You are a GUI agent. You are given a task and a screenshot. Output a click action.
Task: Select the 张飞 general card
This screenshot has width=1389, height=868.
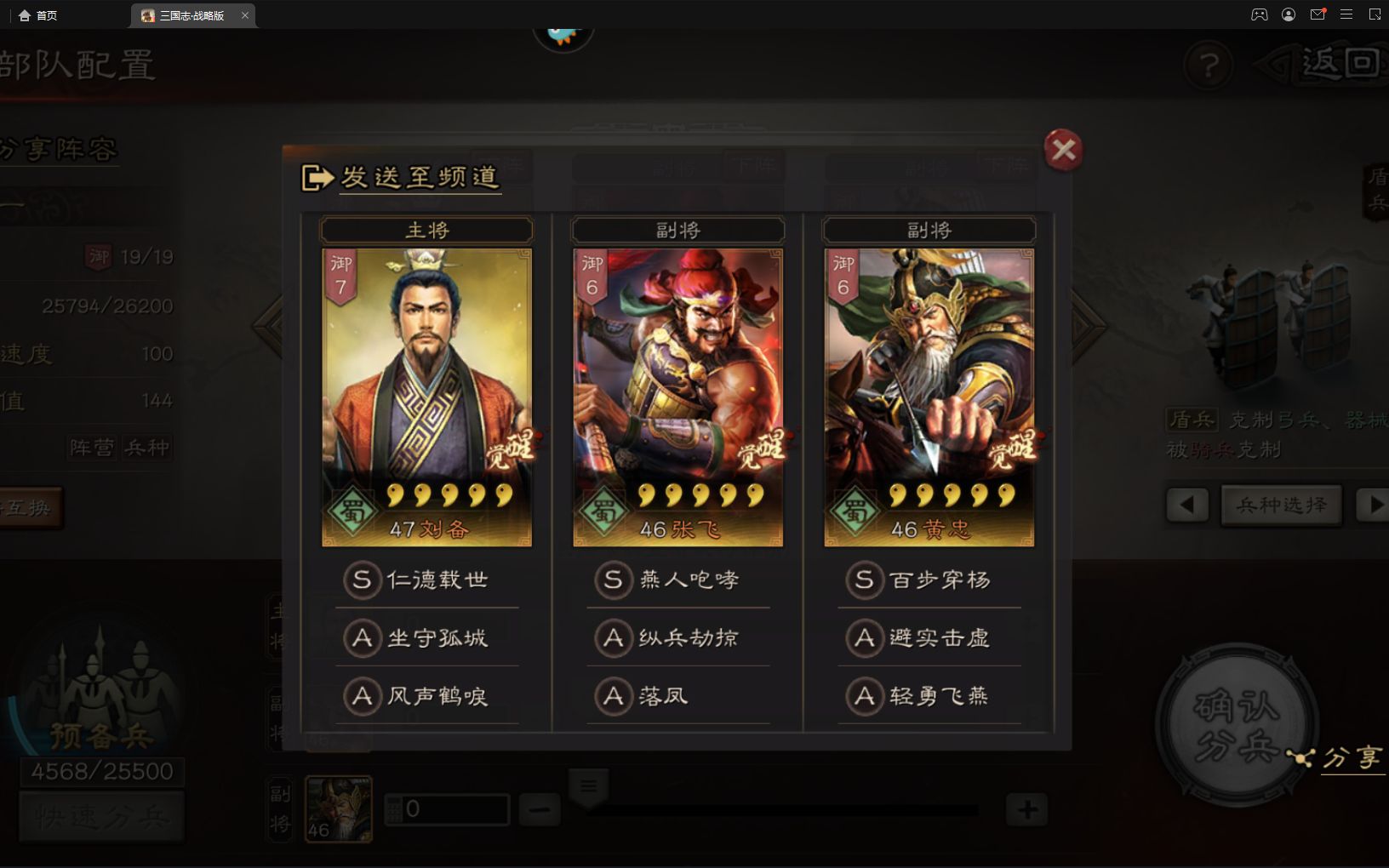tap(677, 397)
